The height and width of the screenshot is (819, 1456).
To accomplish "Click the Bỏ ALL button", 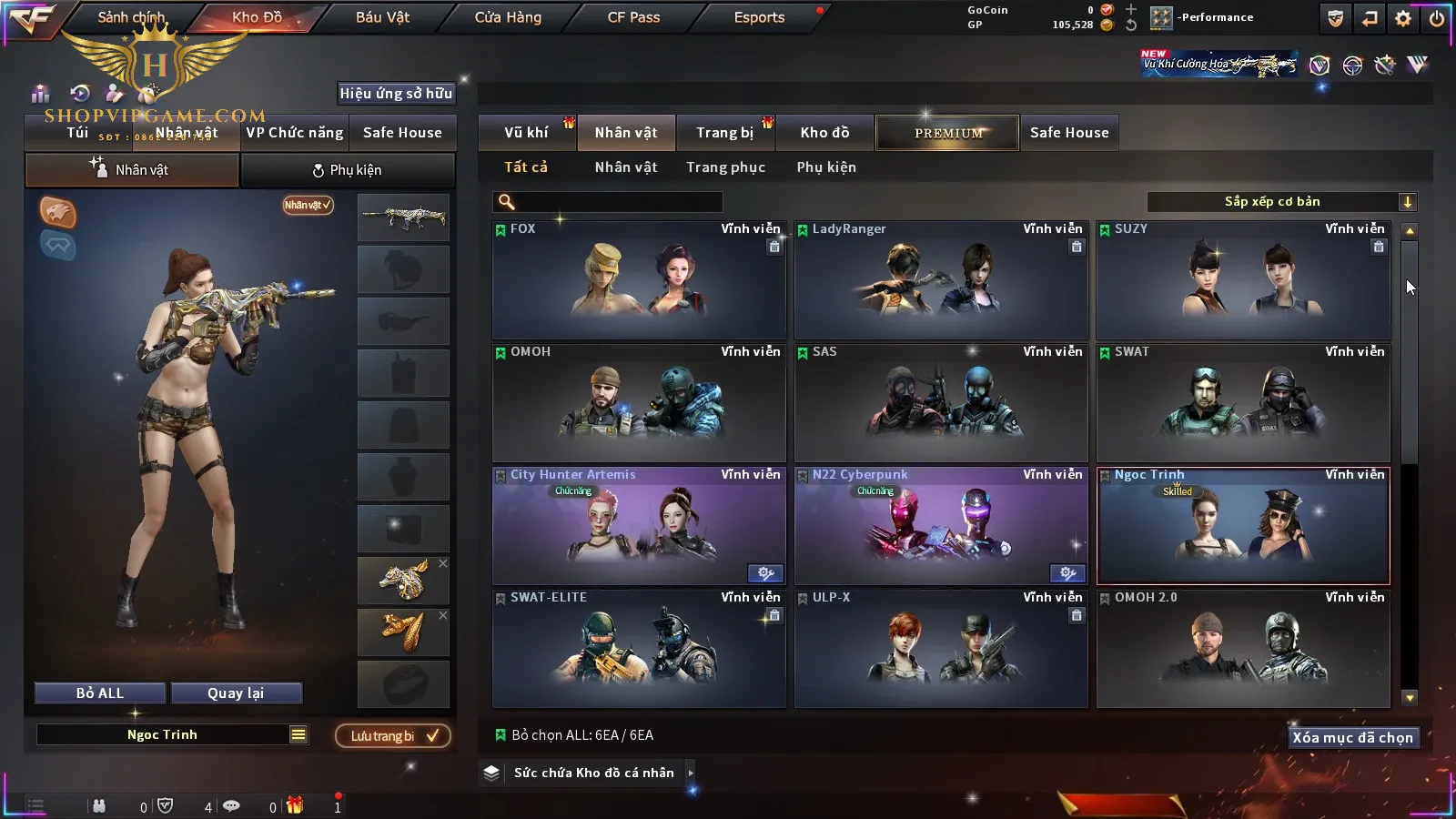I will click(x=100, y=693).
